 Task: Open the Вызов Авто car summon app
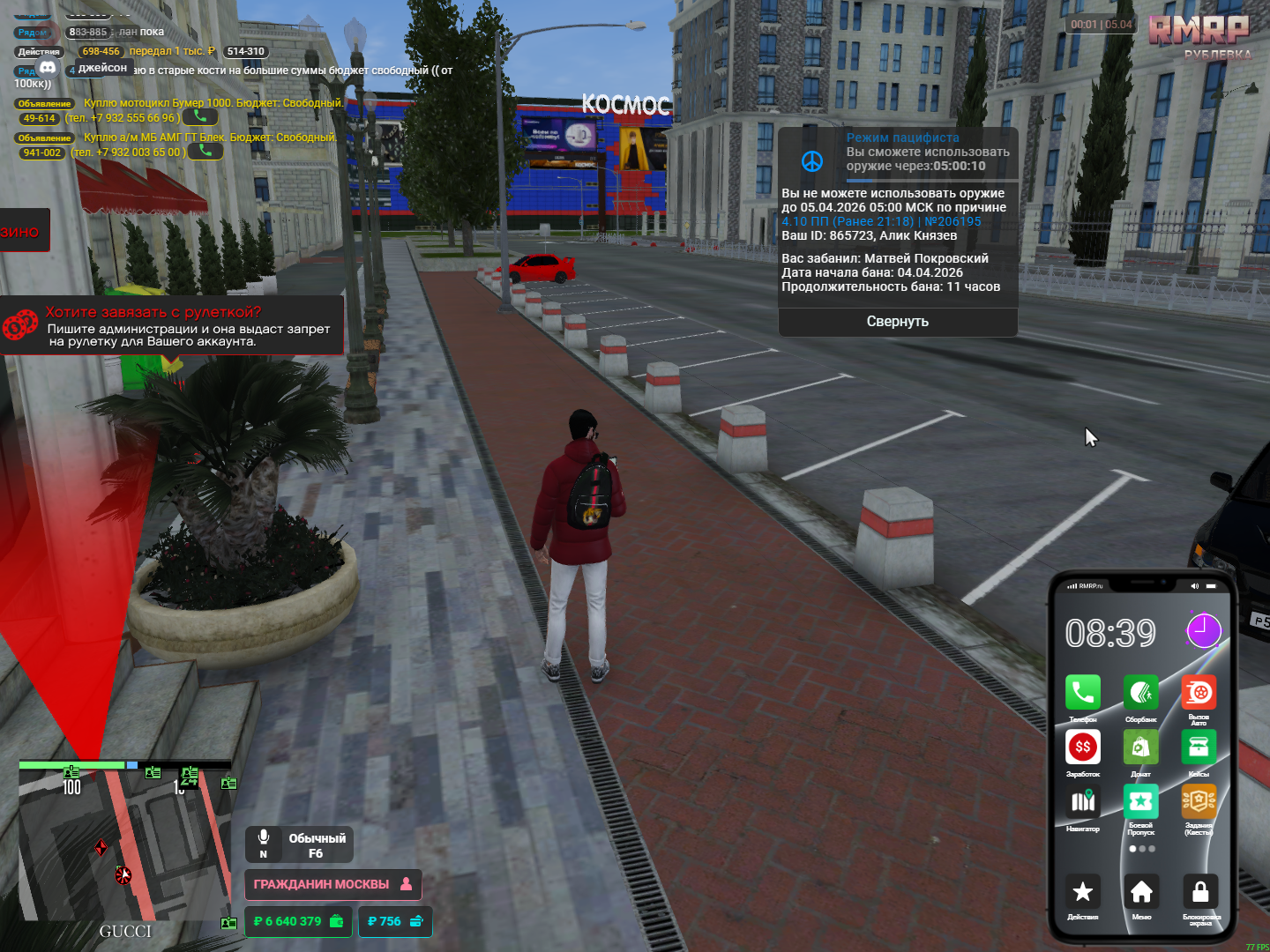click(1199, 693)
